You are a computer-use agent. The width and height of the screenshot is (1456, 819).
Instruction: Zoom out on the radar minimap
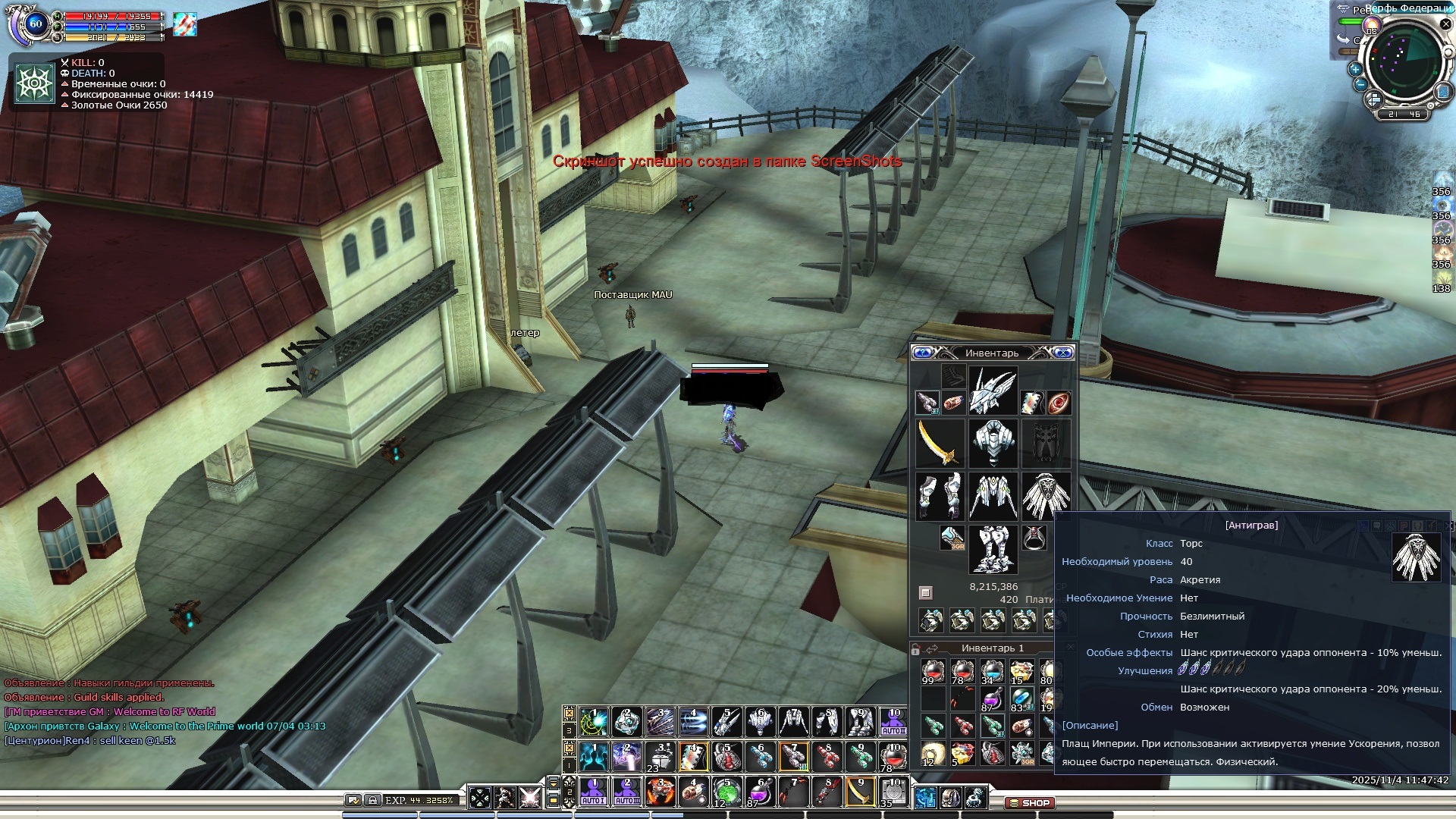point(1360,84)
